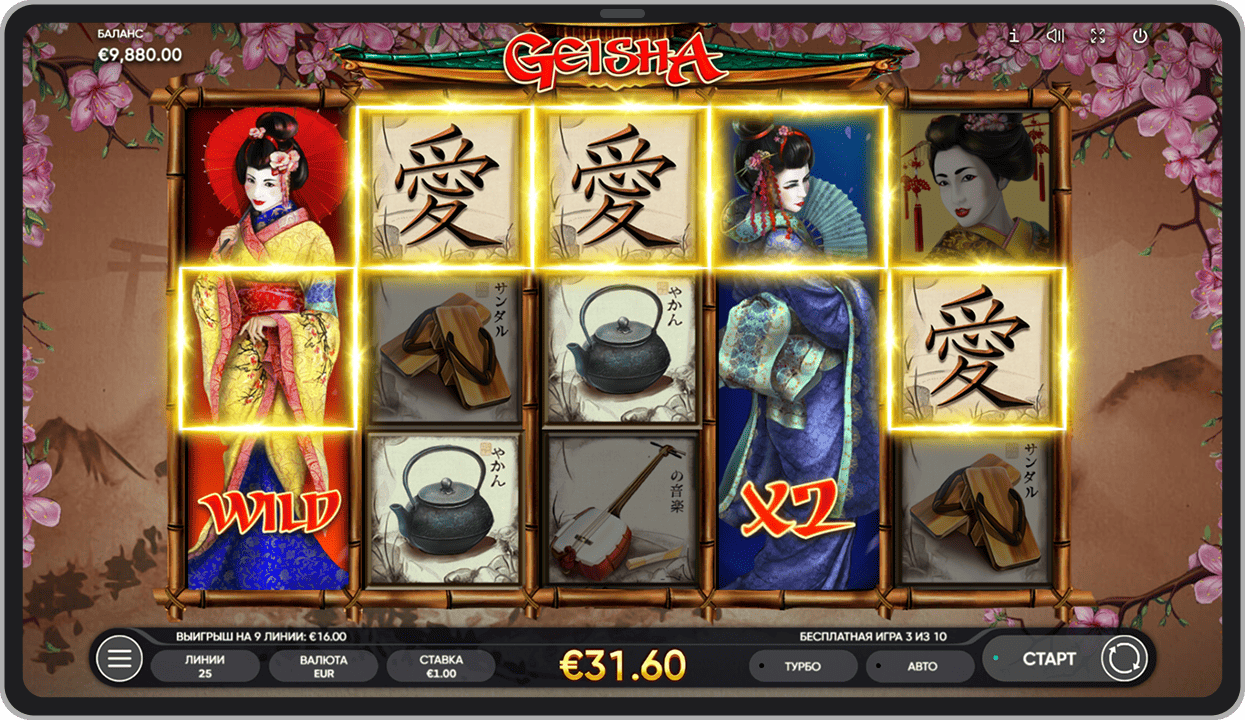Enter fullscreen mode
The width and height of the screenshot is (1245, 720).
[x=1098, y=36]
